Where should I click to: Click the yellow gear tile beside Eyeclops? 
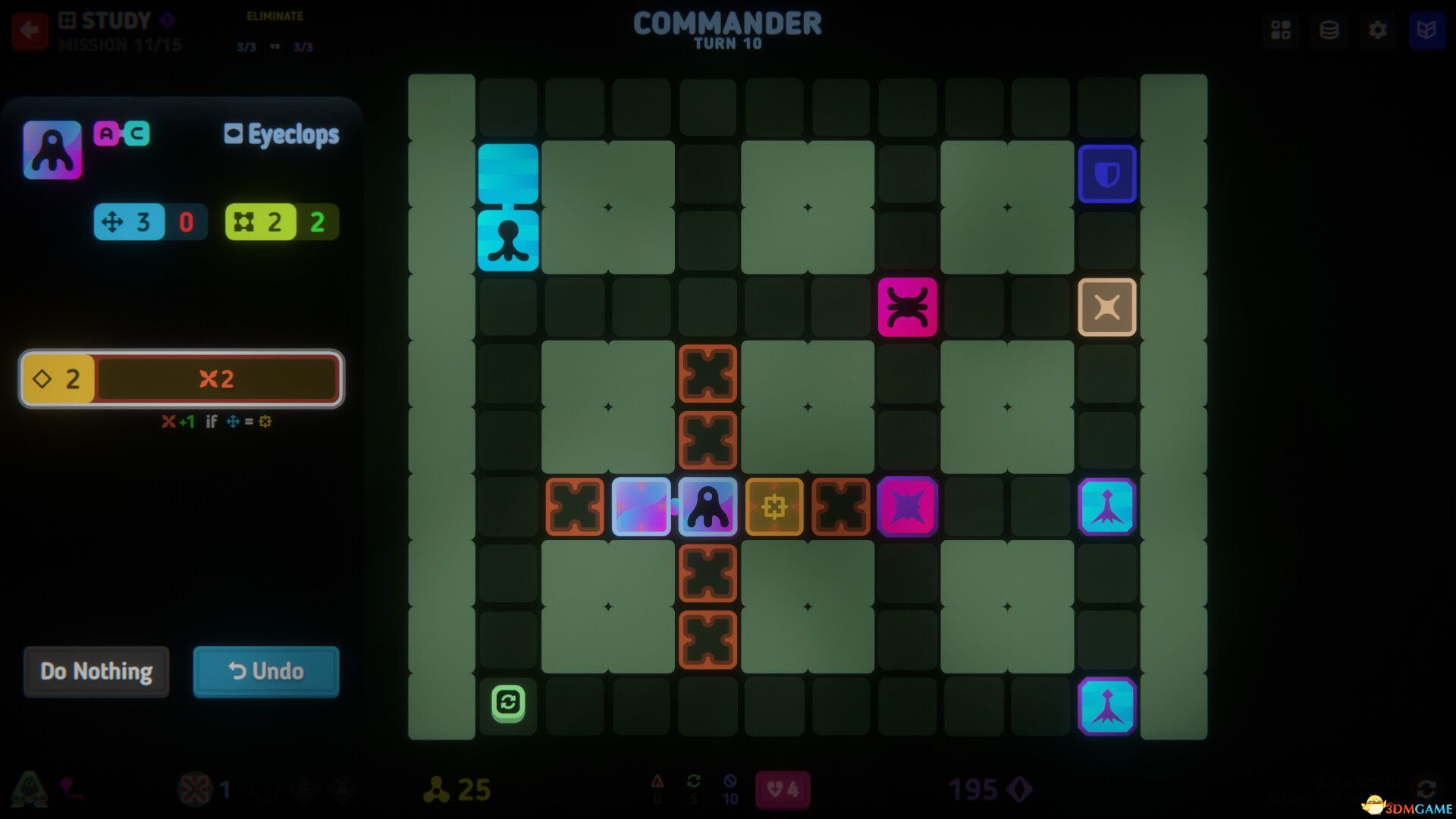pos(773,508)
